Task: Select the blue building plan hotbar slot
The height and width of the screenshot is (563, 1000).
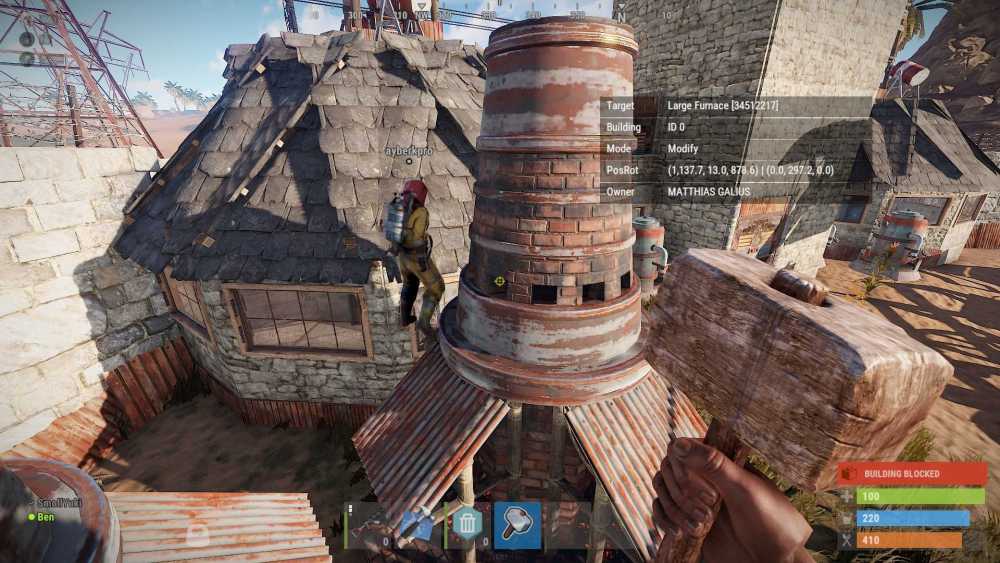Action: pos(415,524)
